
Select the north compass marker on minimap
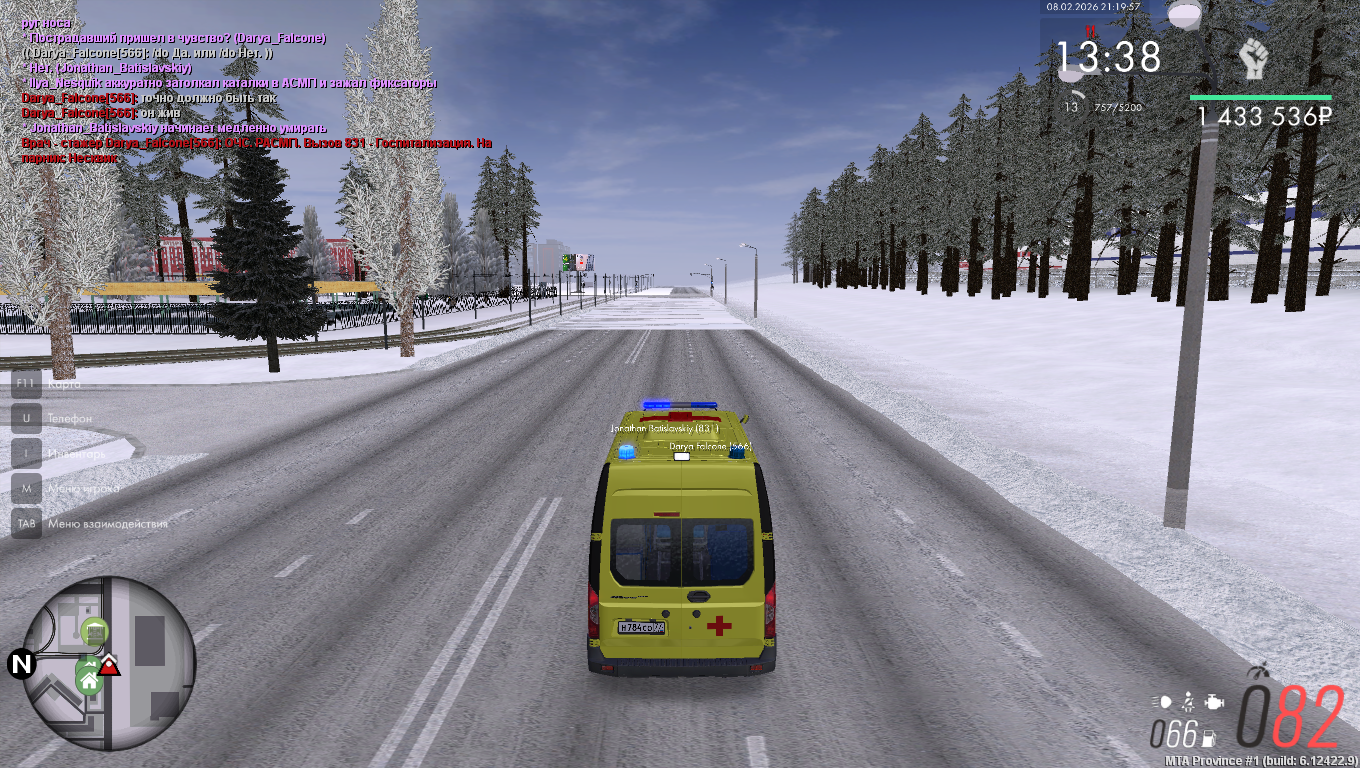click(x=20, y=663)
